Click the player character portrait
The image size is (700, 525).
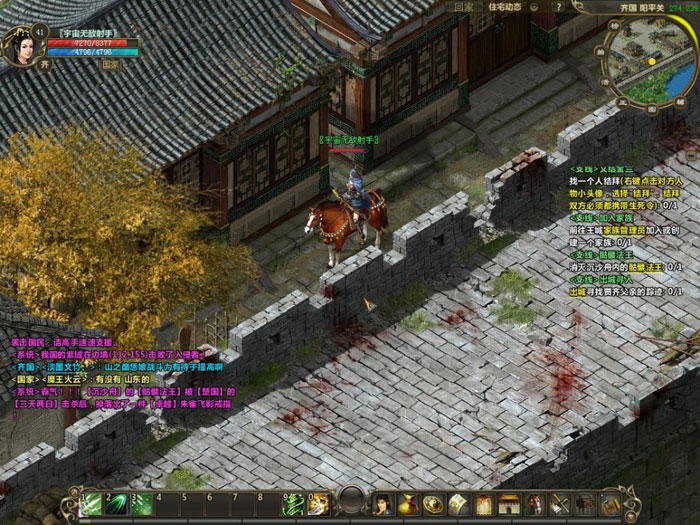(x=21, y=46)
